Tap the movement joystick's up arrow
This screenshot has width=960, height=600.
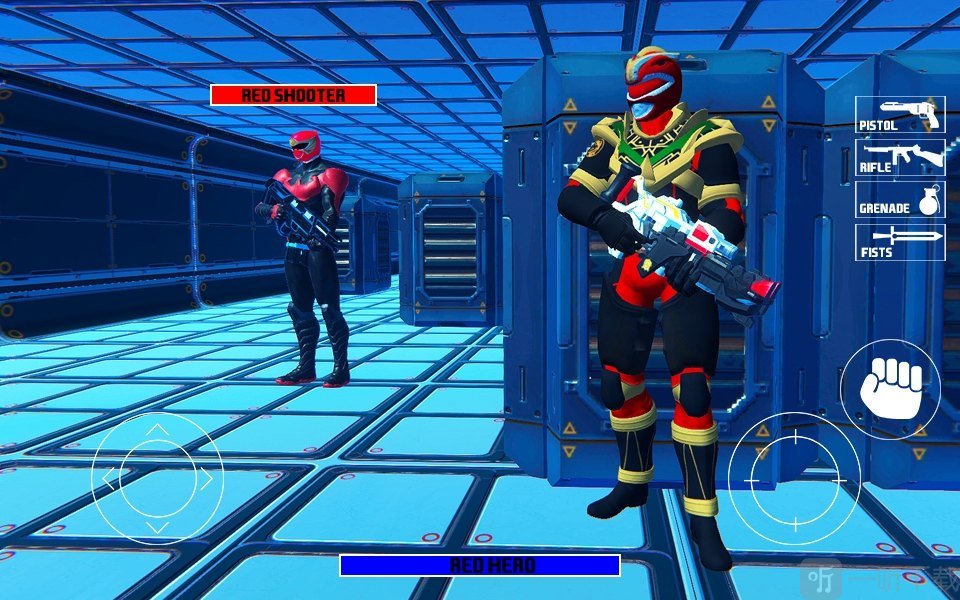coord(157,431)
